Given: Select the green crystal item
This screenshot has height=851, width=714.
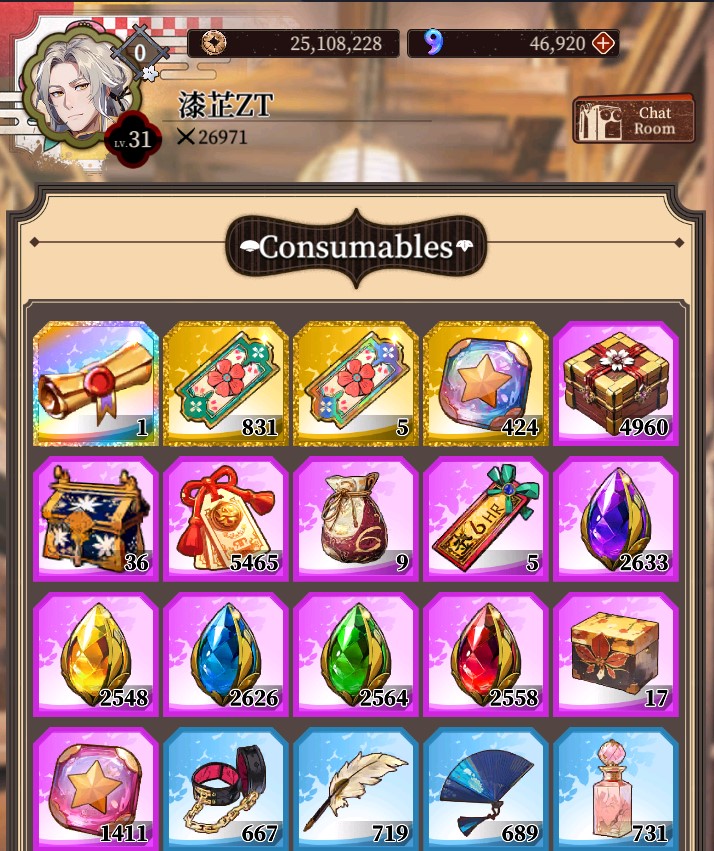Looking at the screenshot, I should point(356,654).
